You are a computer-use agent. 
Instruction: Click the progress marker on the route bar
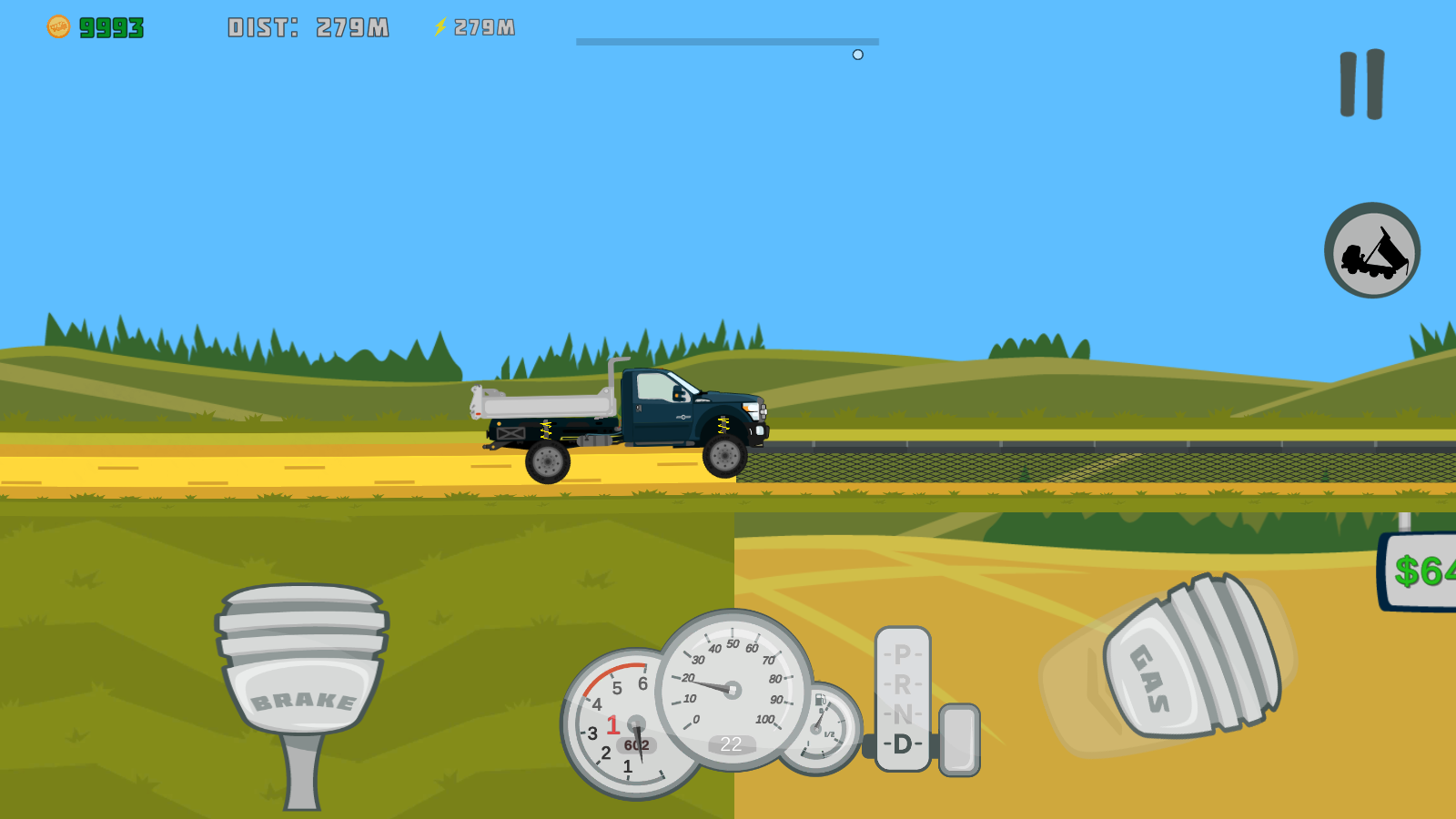pyautogui.click(x=856, y=55)
